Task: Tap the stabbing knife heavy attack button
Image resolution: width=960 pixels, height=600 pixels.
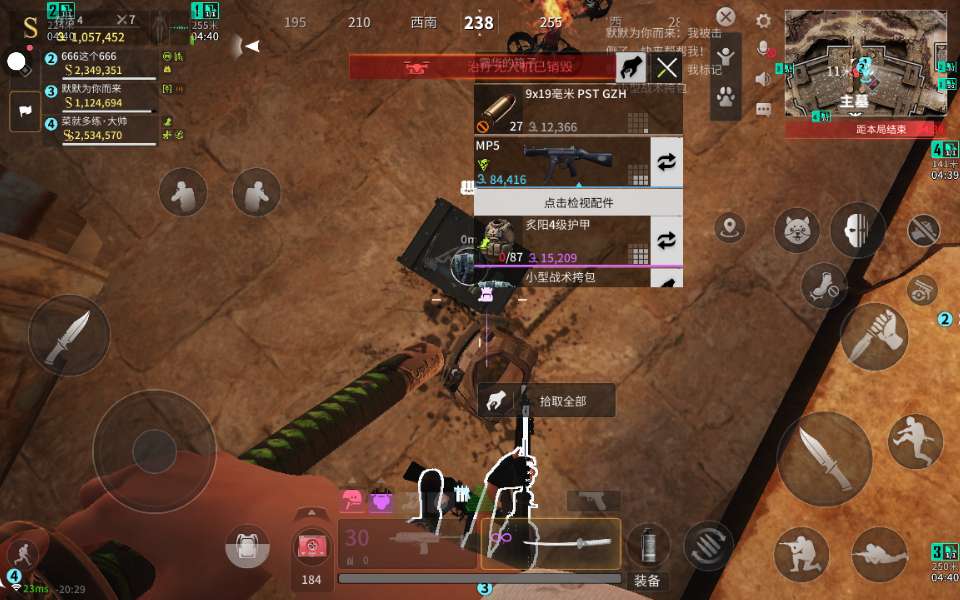Action: pos(874,337)
